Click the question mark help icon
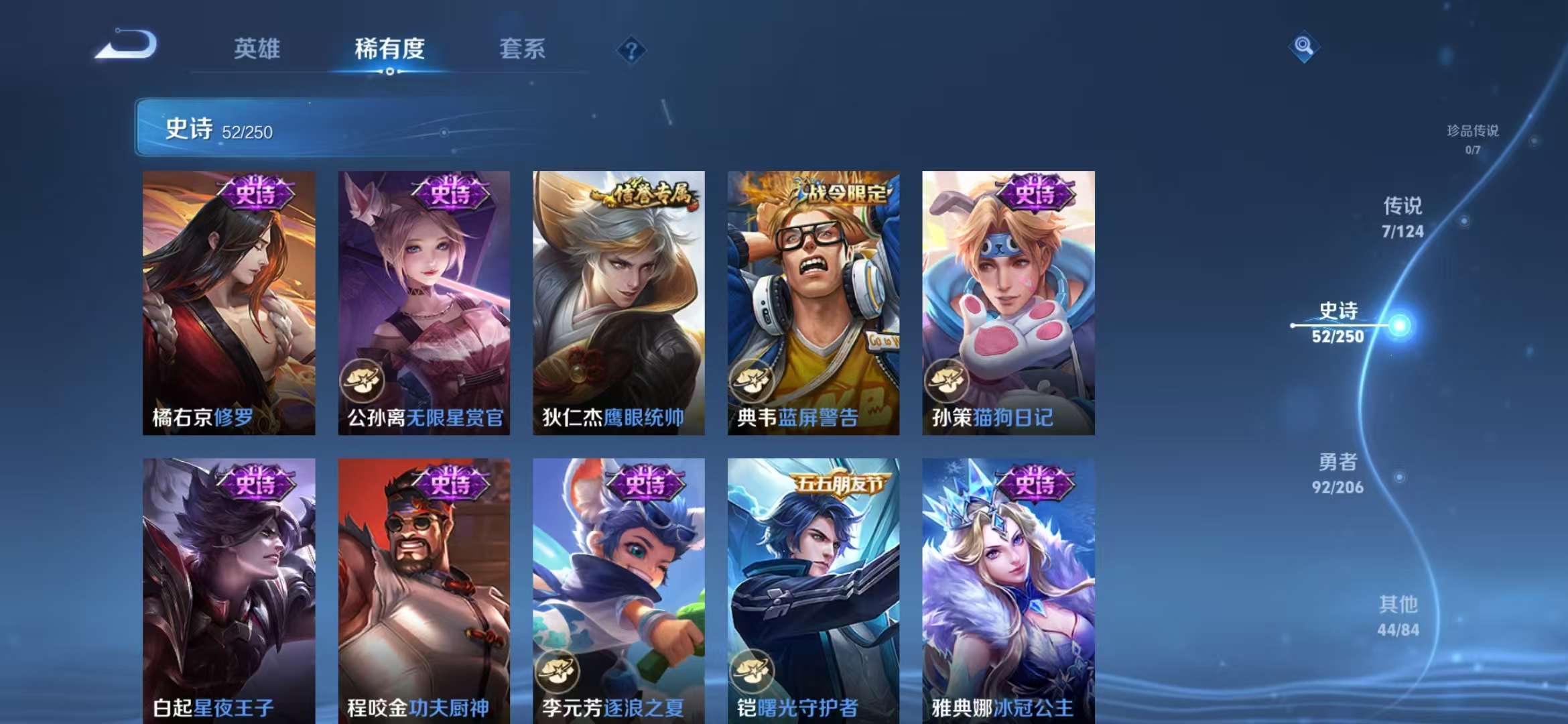1568x724 pixels. [631, 49]
